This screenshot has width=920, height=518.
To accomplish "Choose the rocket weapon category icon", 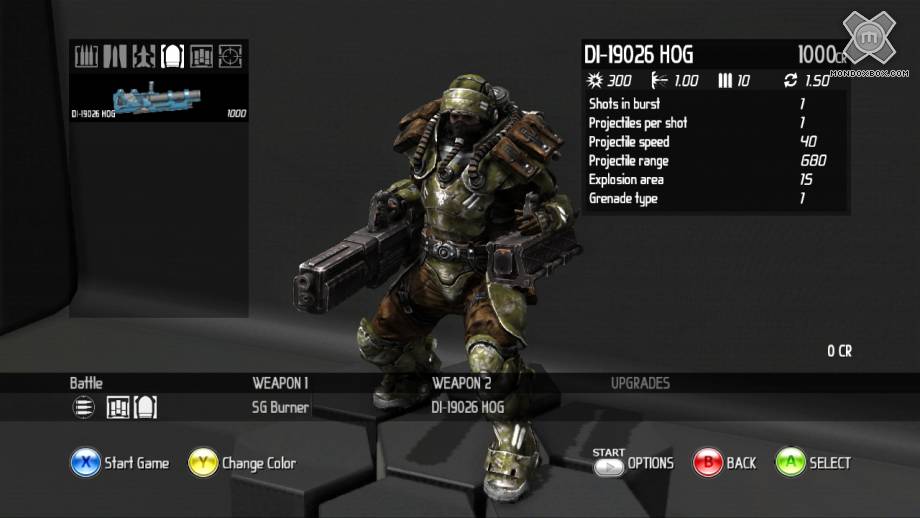I will coord(144,56).
